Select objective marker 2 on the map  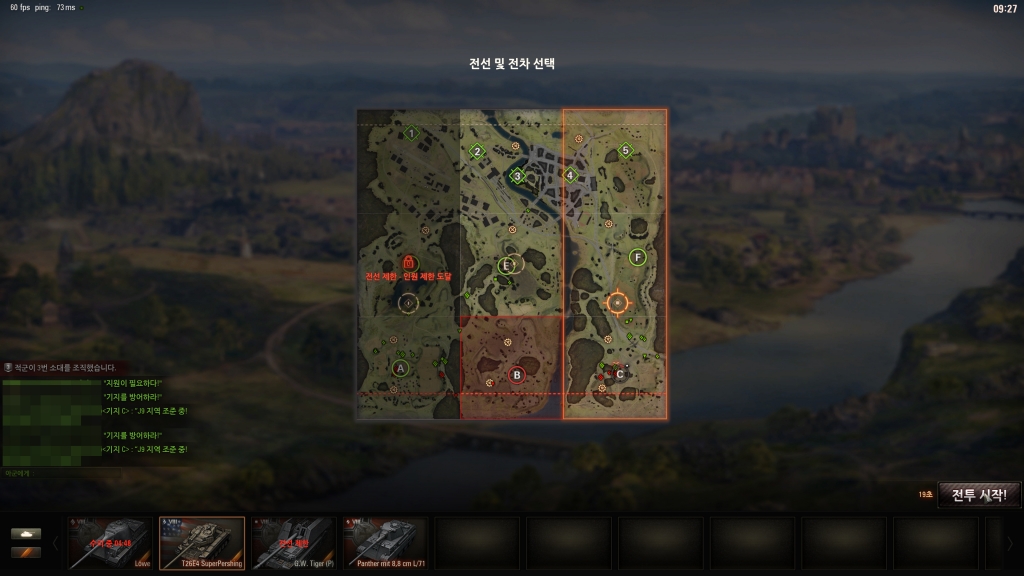tap(477, 152)
